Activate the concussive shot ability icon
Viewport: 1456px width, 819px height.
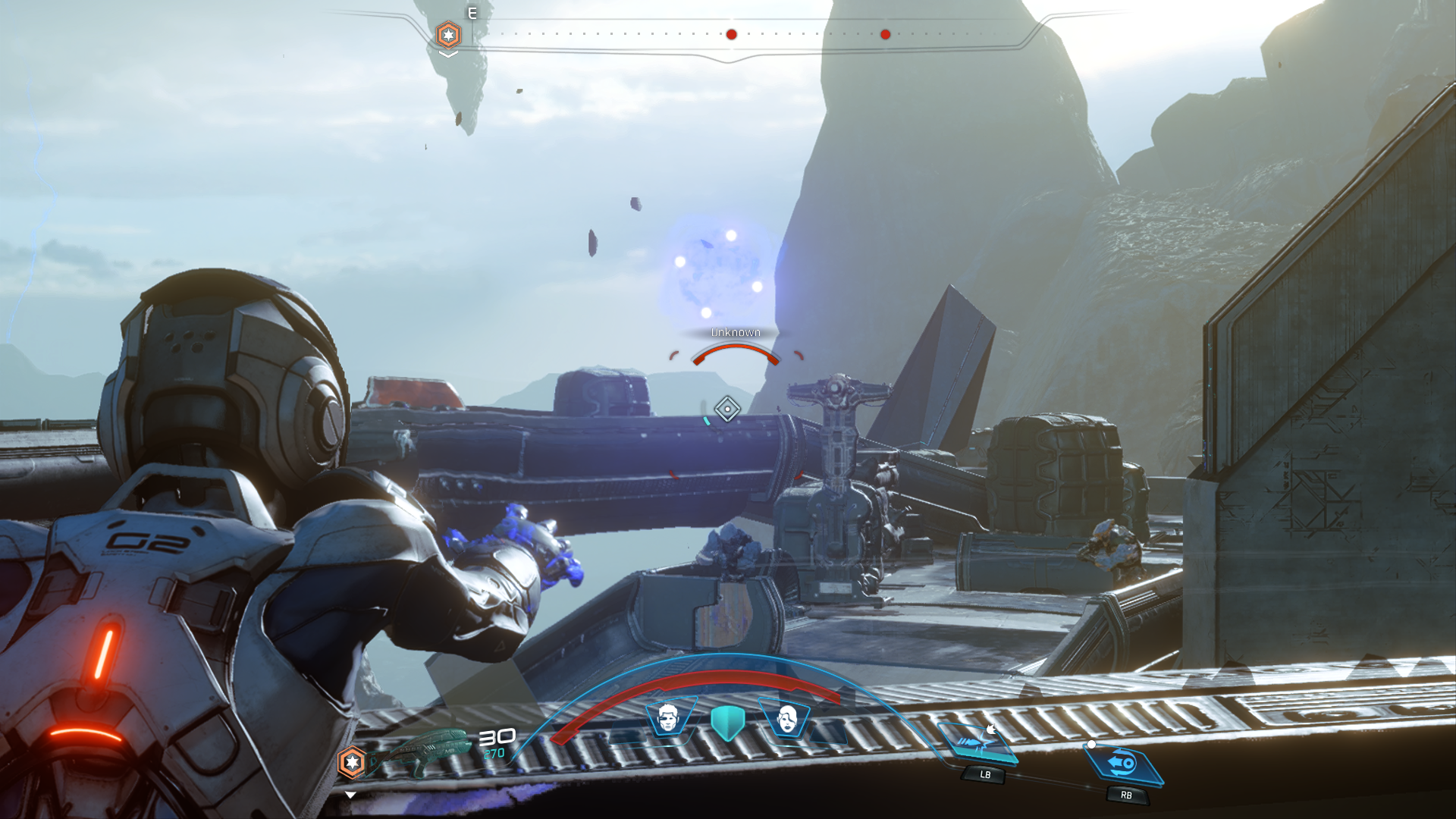[x=977, y=743]
